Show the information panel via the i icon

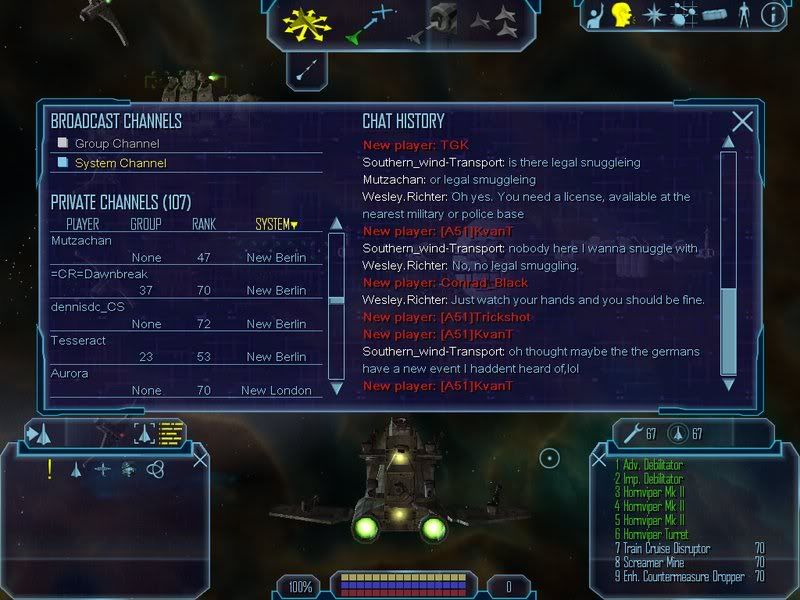point(771,15)
